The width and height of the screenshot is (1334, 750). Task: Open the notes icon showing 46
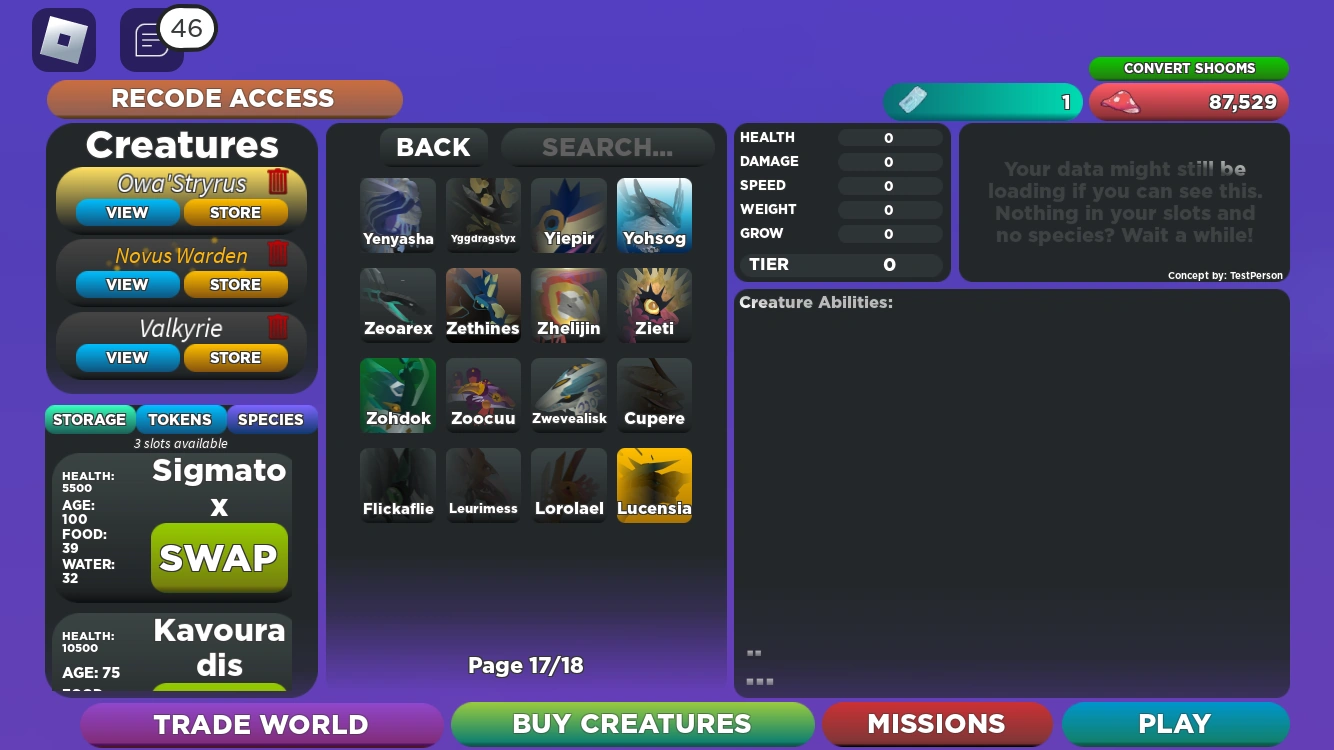point(151,41)
